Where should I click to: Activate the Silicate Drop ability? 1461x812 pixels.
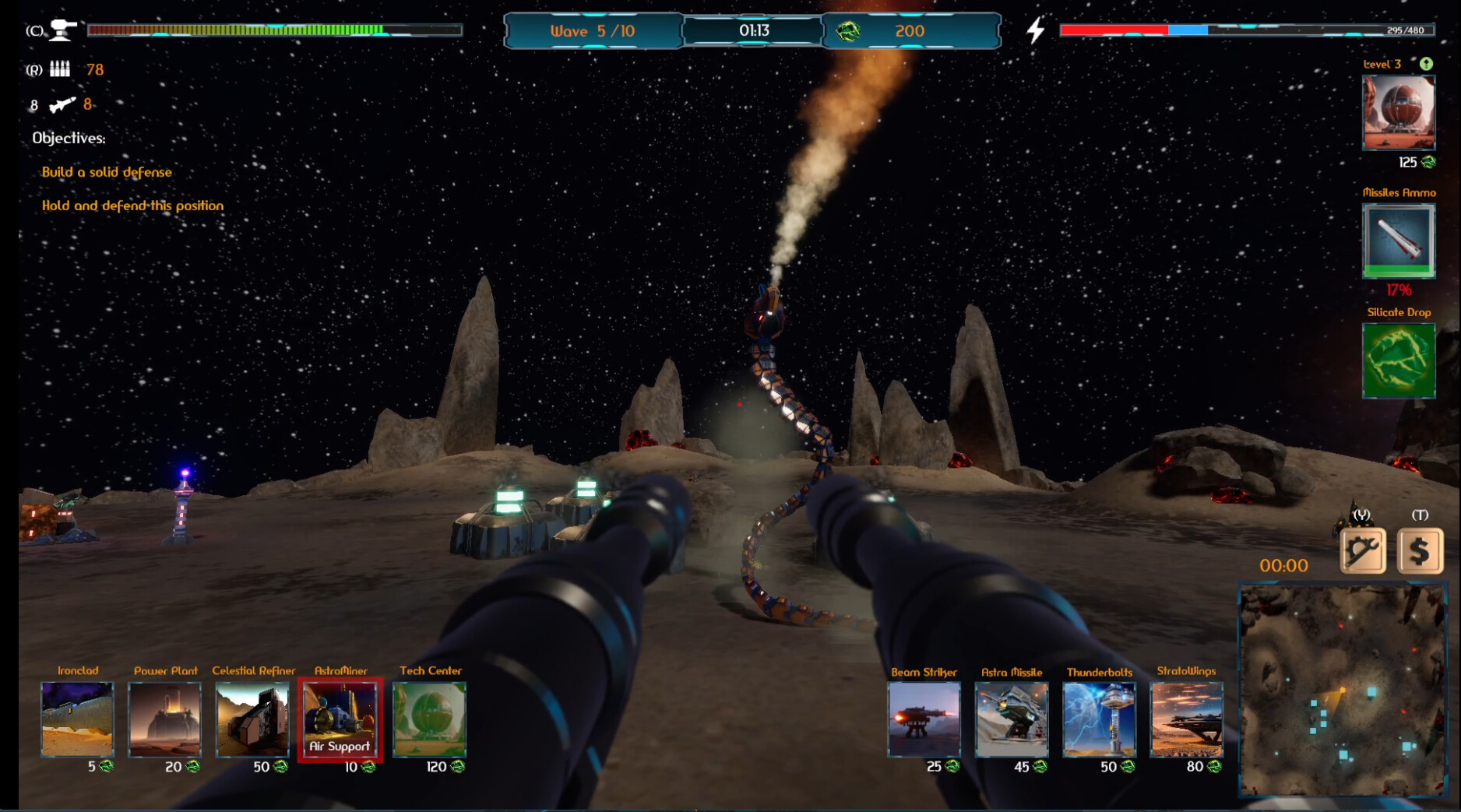point(1398,360)
